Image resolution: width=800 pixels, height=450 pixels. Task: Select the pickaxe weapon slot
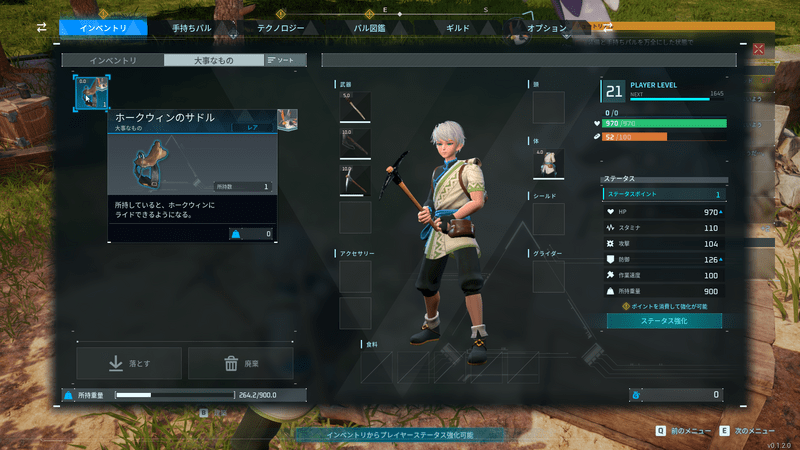pos(355,181)
